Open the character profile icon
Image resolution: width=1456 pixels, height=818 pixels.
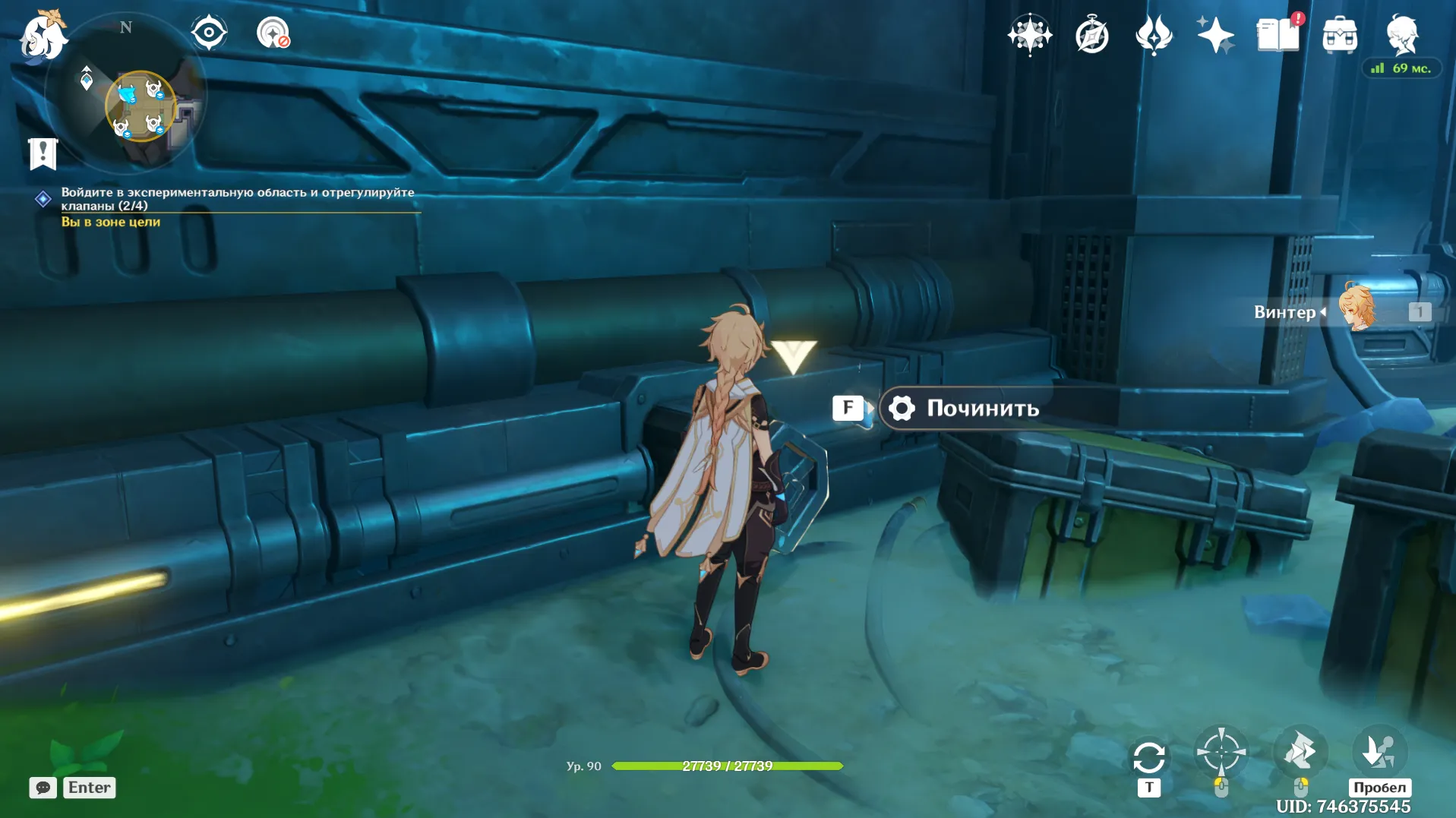[x=1402, y=35]
